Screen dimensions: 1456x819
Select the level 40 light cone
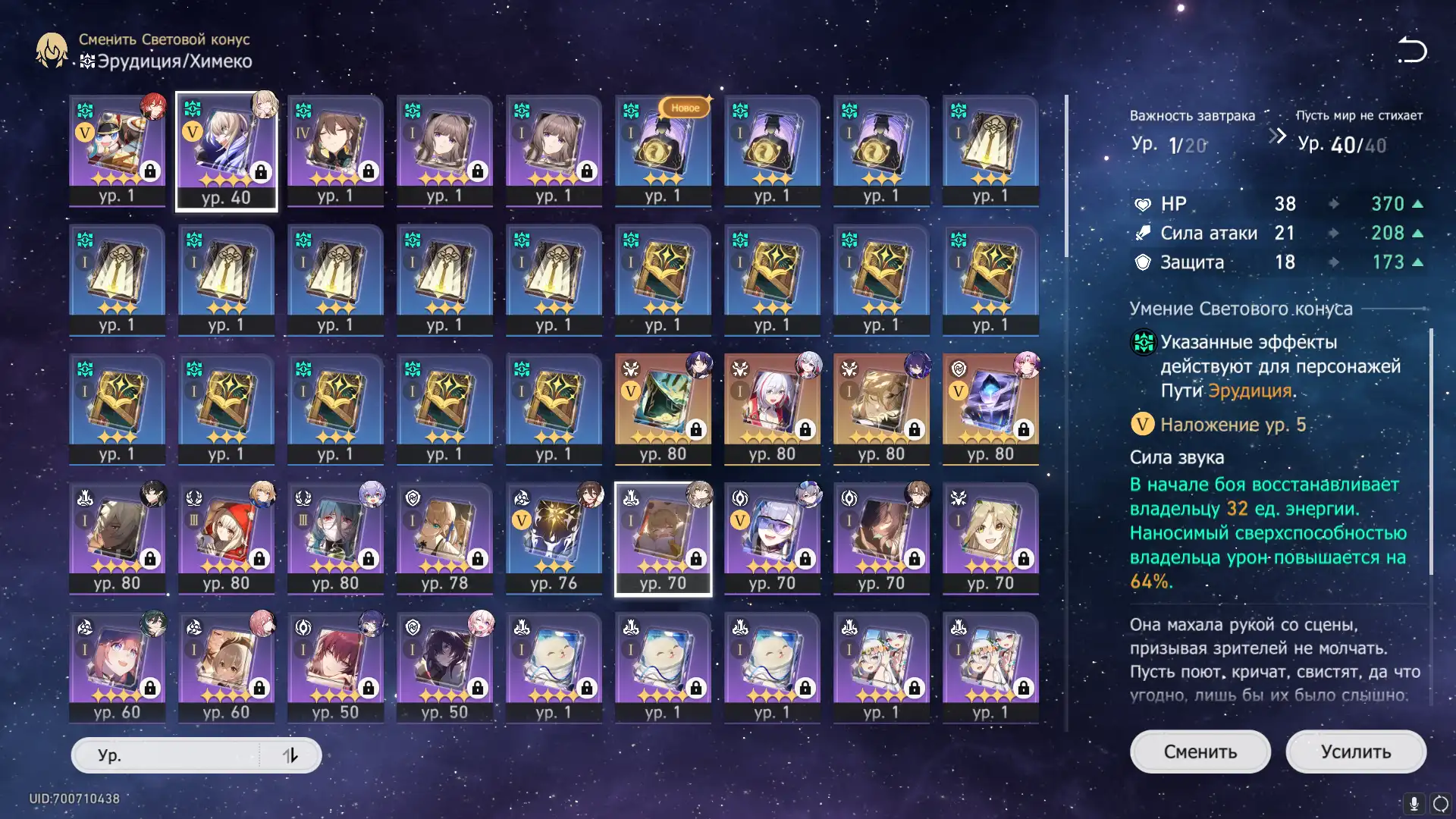coord(226,150)
